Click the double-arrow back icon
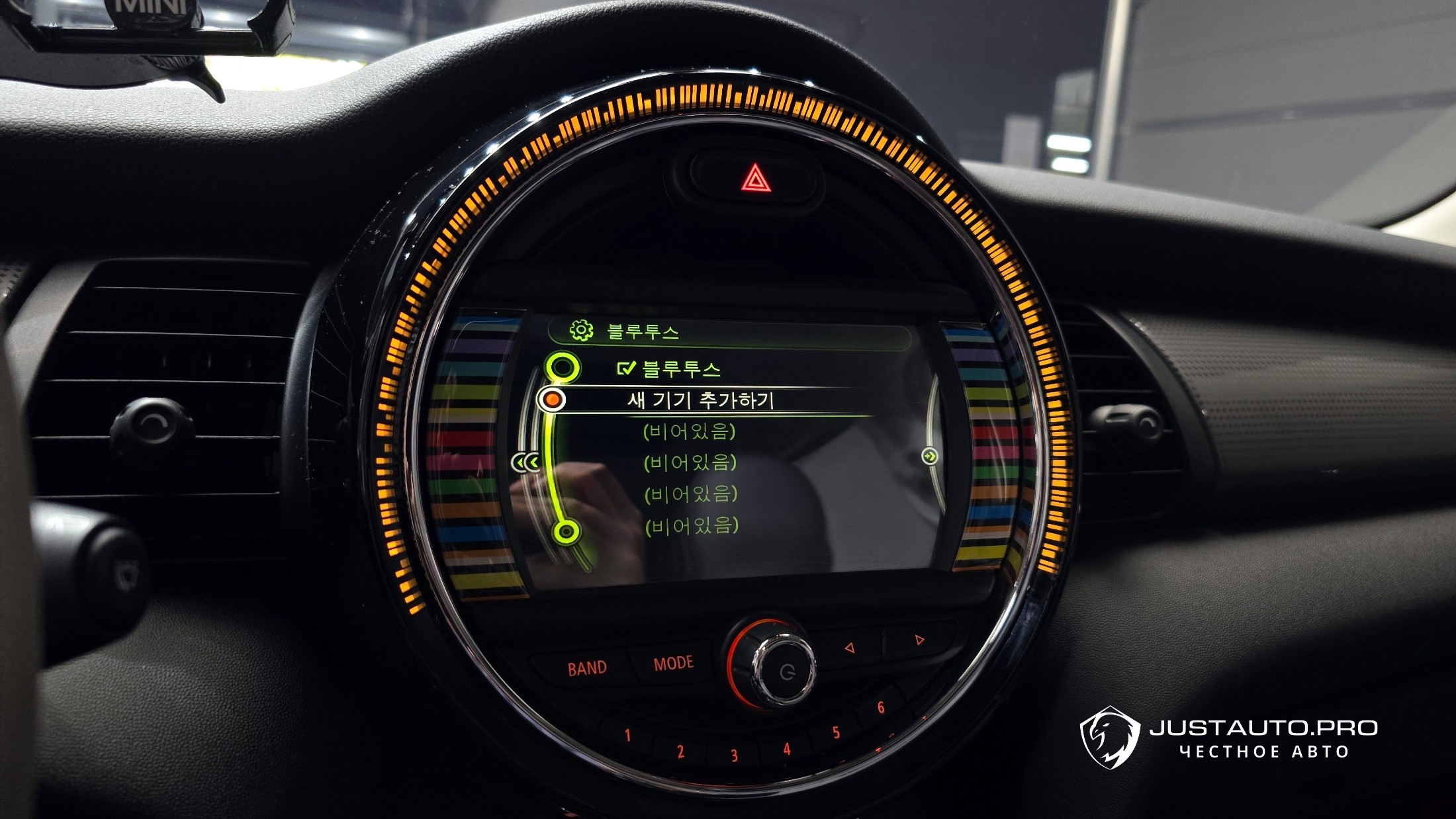 click(x=526, y=462)
